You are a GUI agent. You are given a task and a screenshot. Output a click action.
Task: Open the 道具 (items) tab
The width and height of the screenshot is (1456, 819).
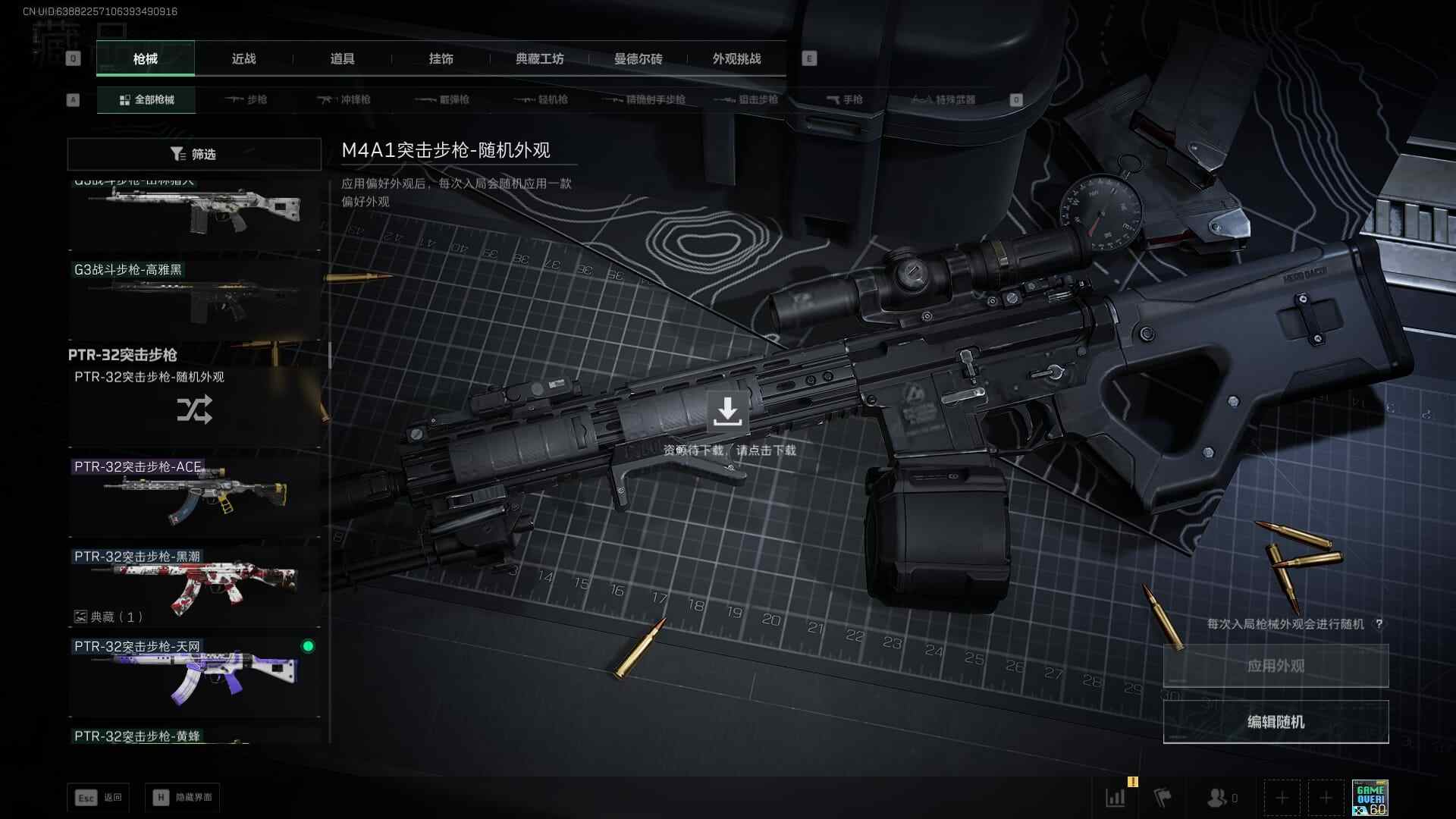coord(342,59)
